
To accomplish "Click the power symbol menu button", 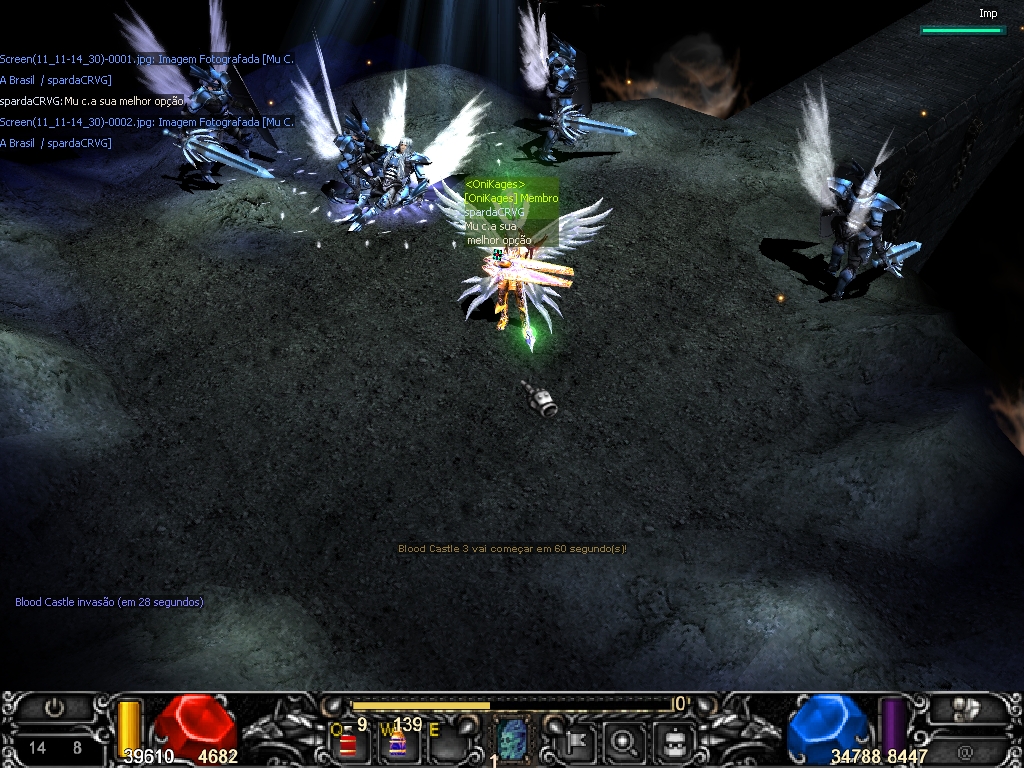I will pyautogui.click(x=54, y=709).
